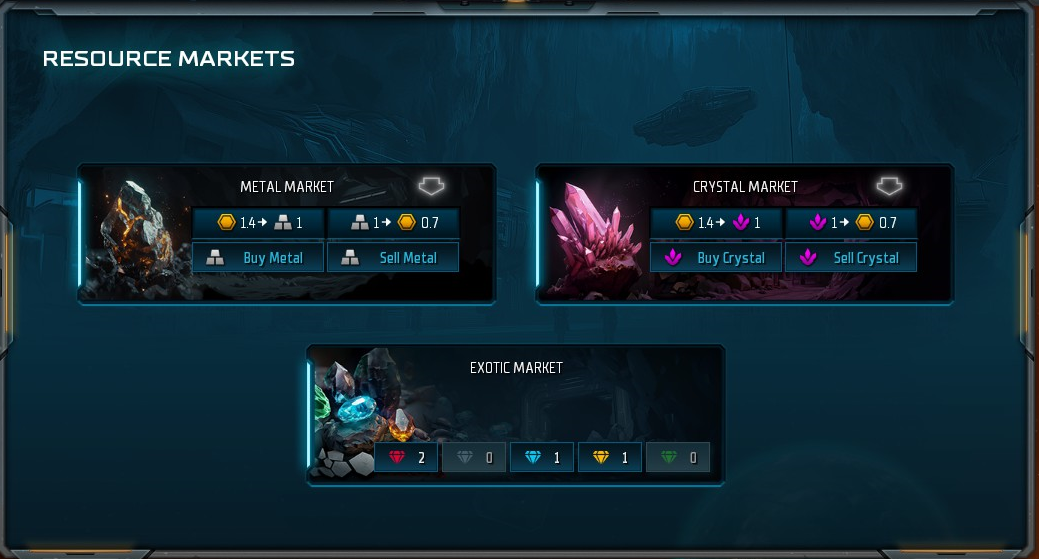Select the yellow exotic gem slot
The width and height of the screenshot is (1039, 559).
(610, 458)
